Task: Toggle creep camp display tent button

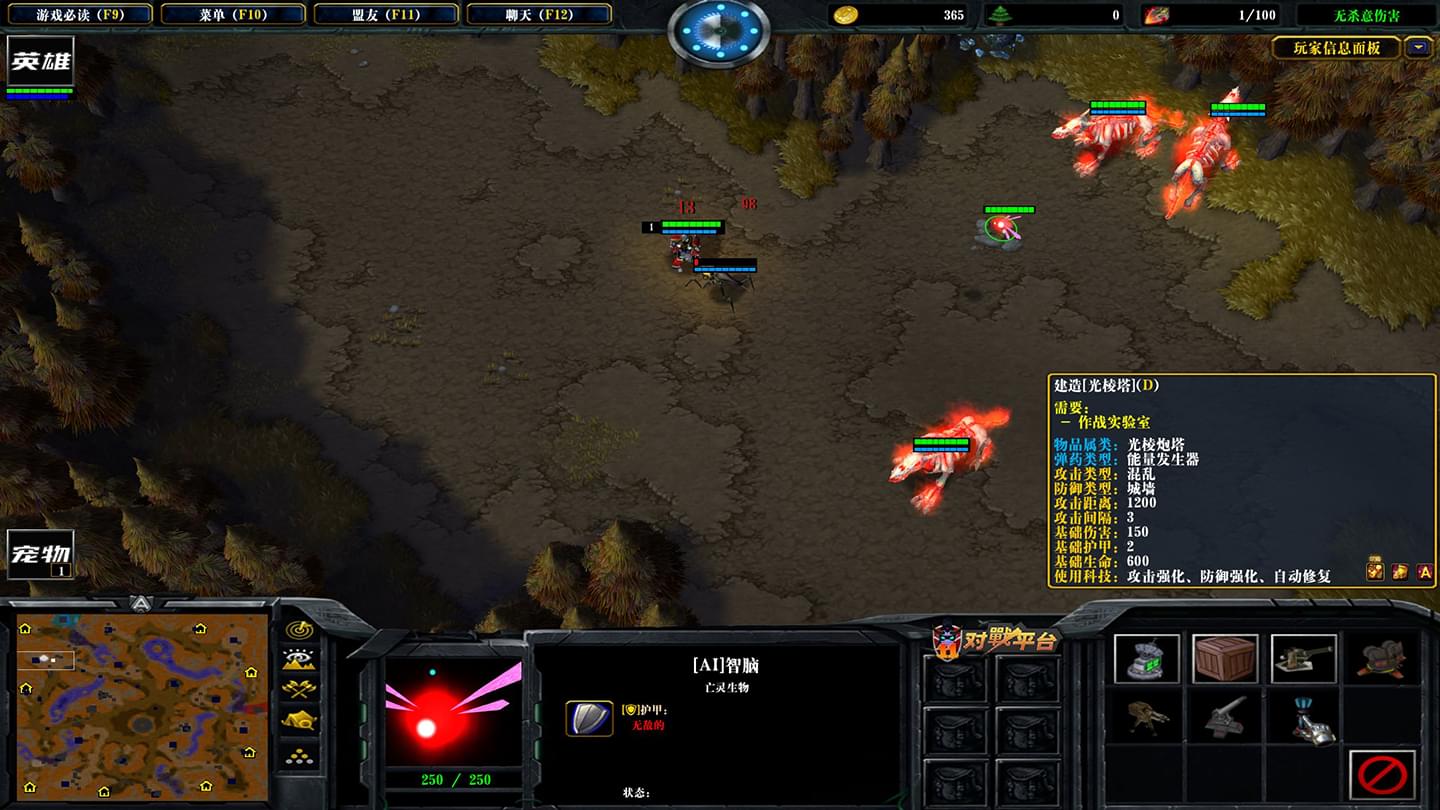Action: click(299, 720)
